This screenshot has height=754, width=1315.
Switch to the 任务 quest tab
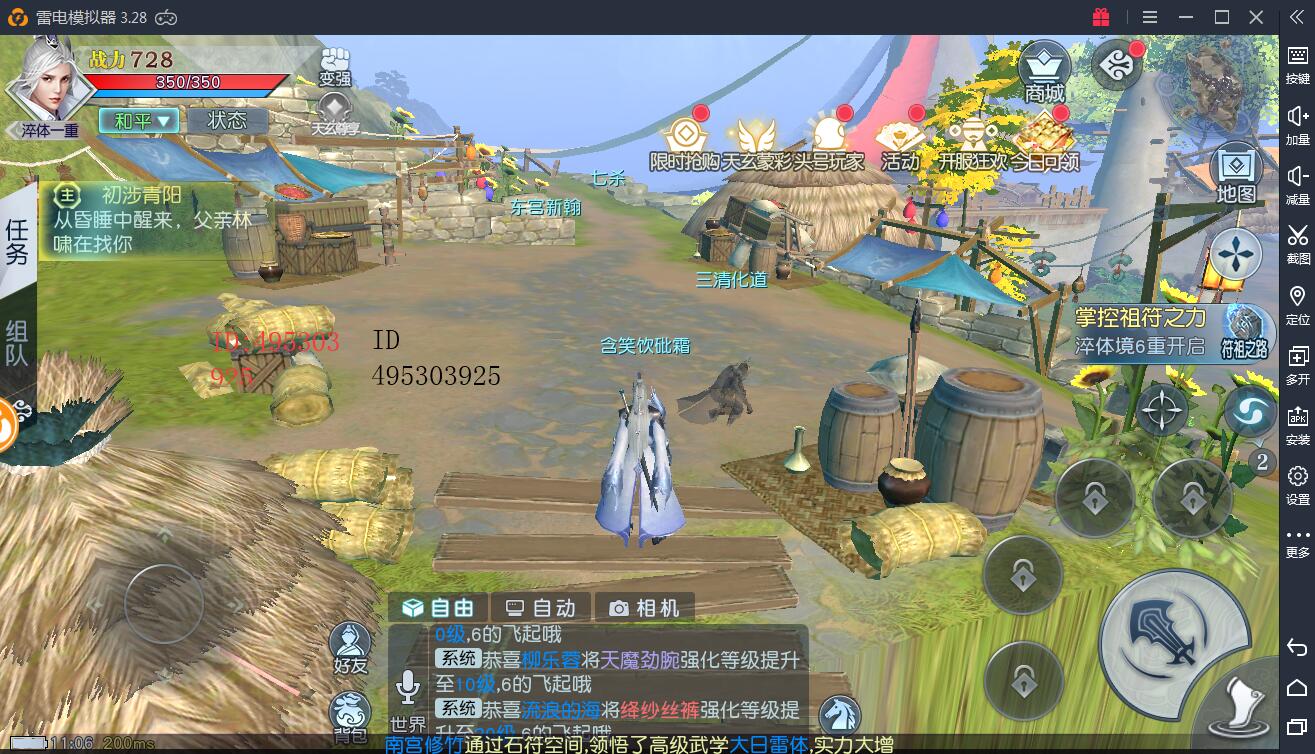pyautogui.click(x=18, y=241)
